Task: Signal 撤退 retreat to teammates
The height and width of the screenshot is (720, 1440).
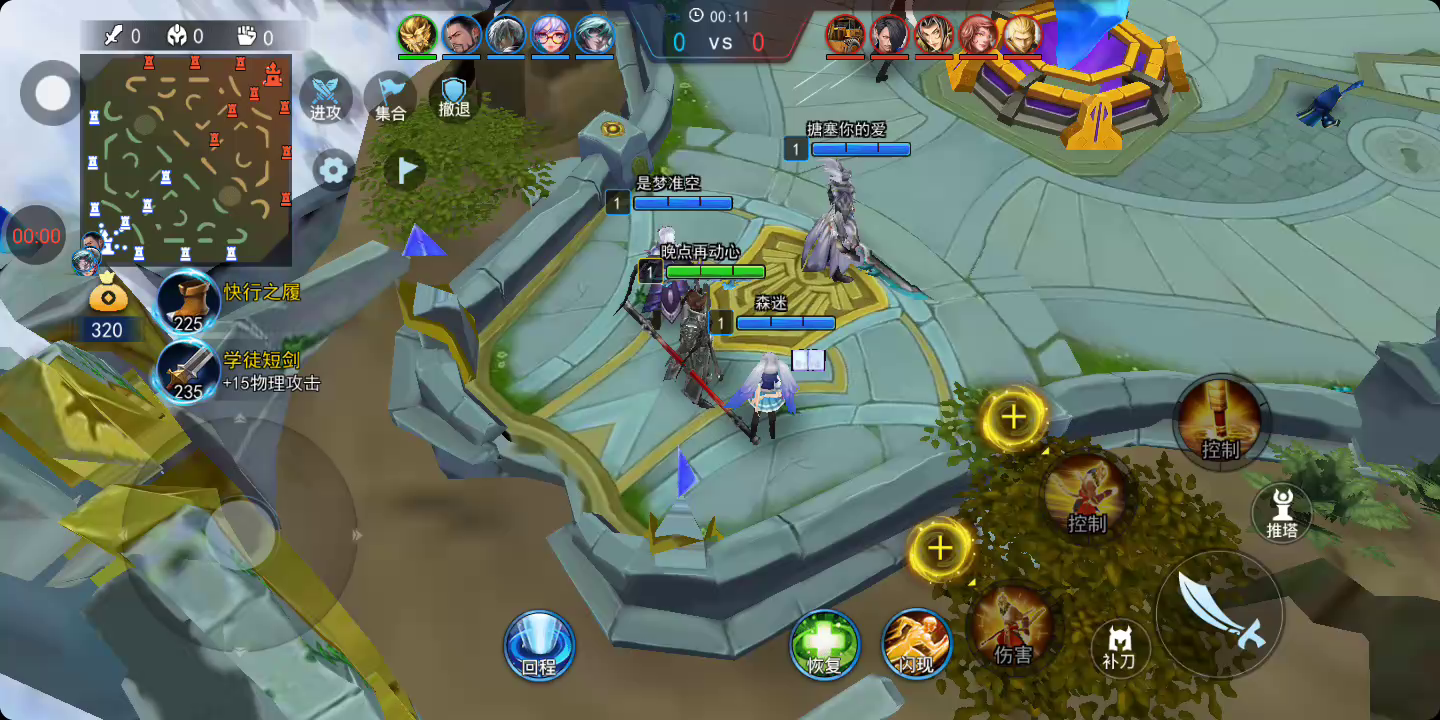Action: click(x=454, y=97)
